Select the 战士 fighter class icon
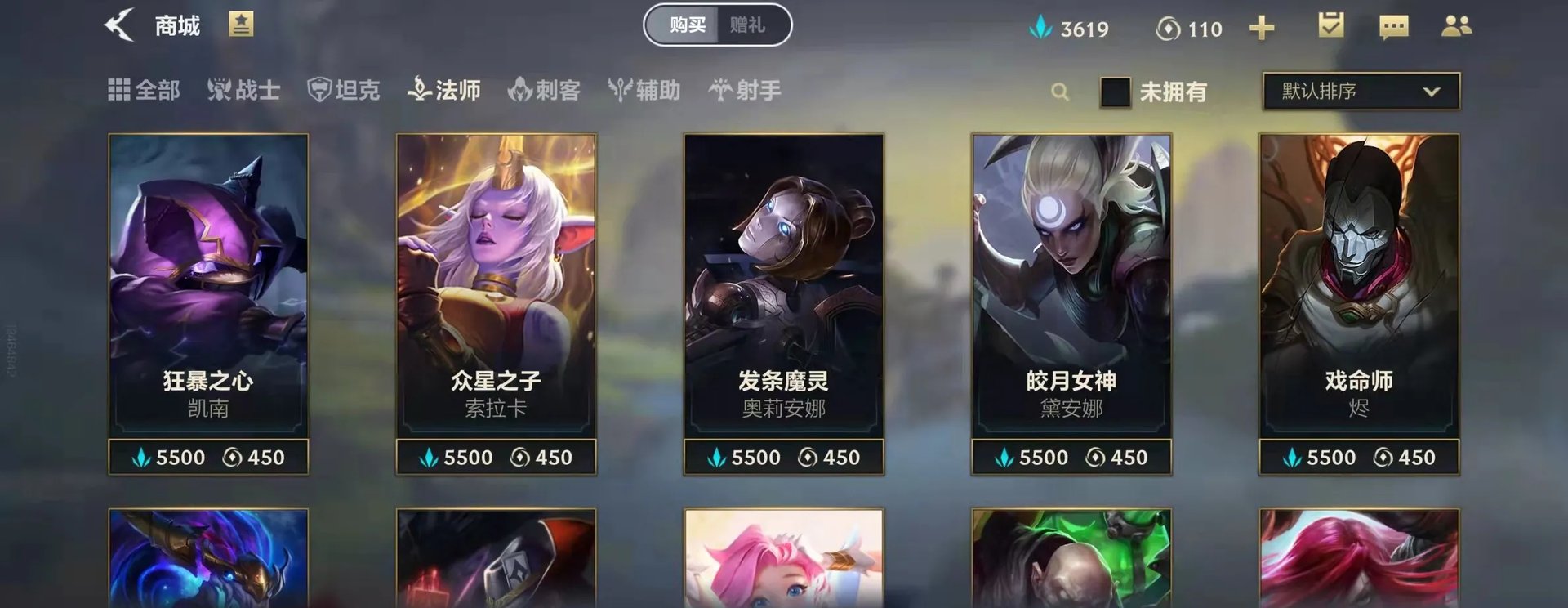Screen dimensions: 1568x608 pyautogui.click(x=245, y=92)
